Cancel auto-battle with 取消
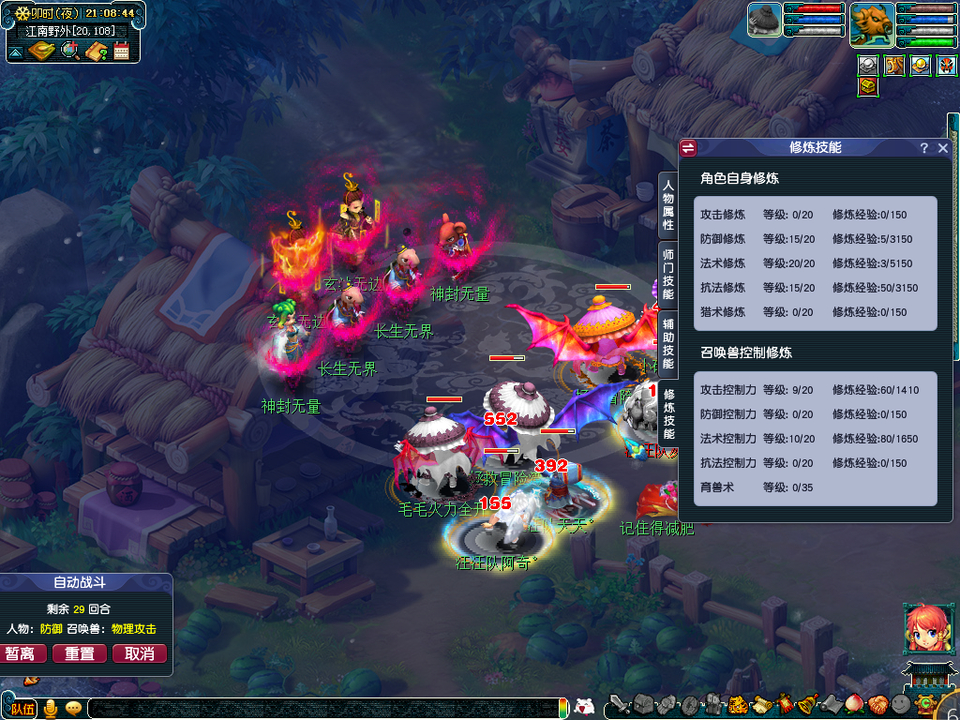 (x=139, y=653)
